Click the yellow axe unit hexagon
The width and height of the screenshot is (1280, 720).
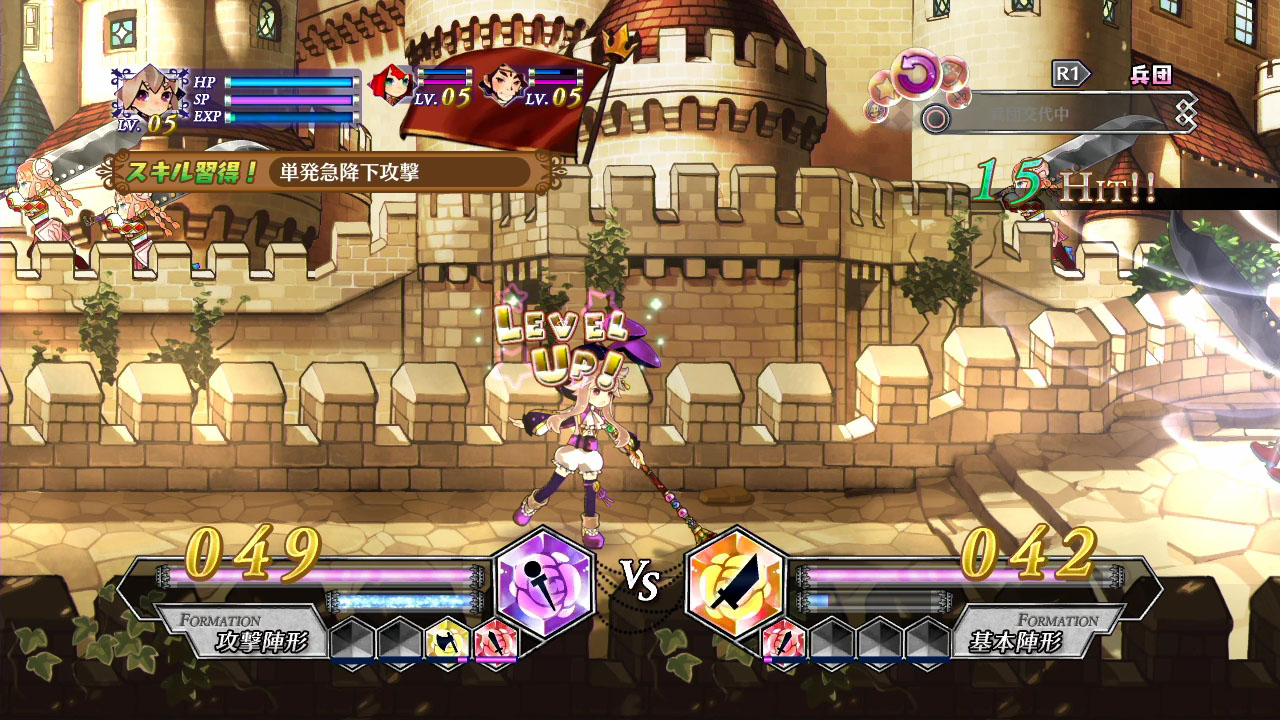pos(446,640)
